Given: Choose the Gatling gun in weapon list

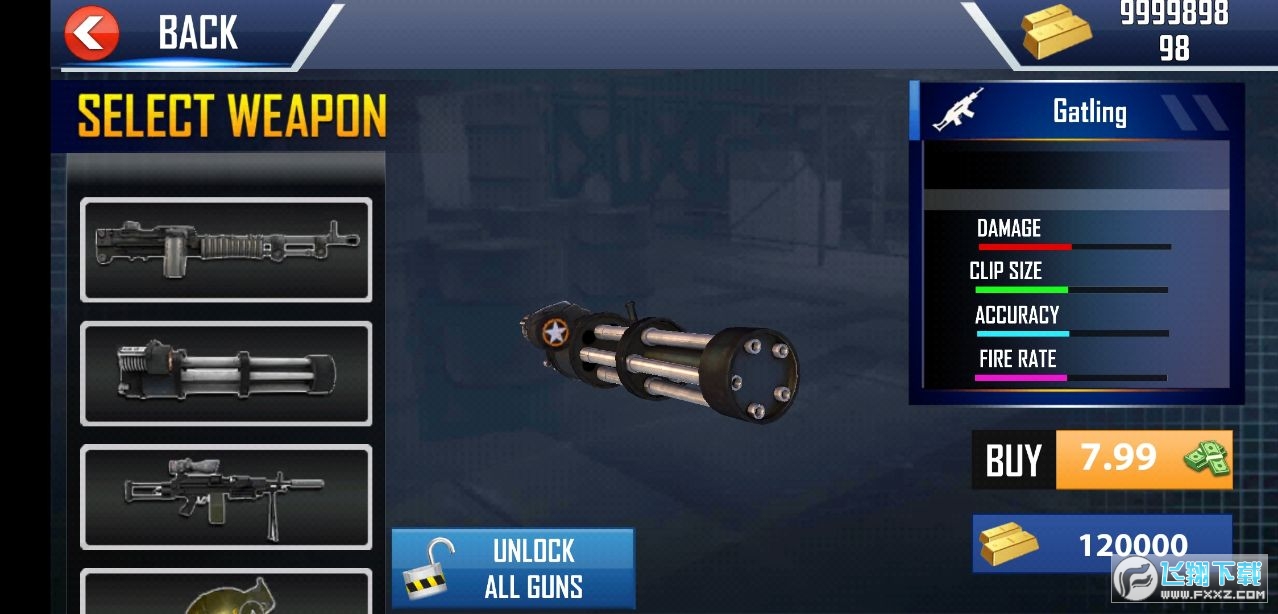Looking at the screenshot, I should (x=226, y=373).
